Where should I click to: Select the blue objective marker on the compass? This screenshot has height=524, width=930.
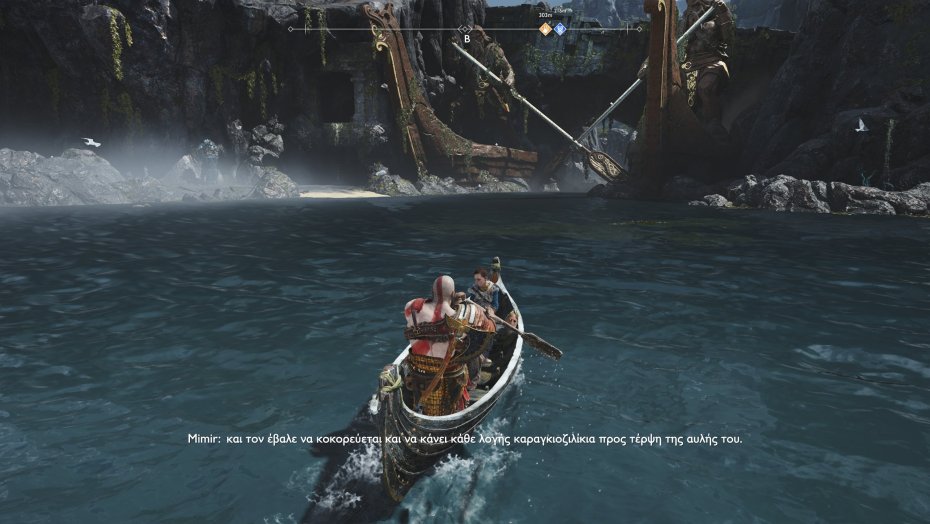[x=560, y=29]
